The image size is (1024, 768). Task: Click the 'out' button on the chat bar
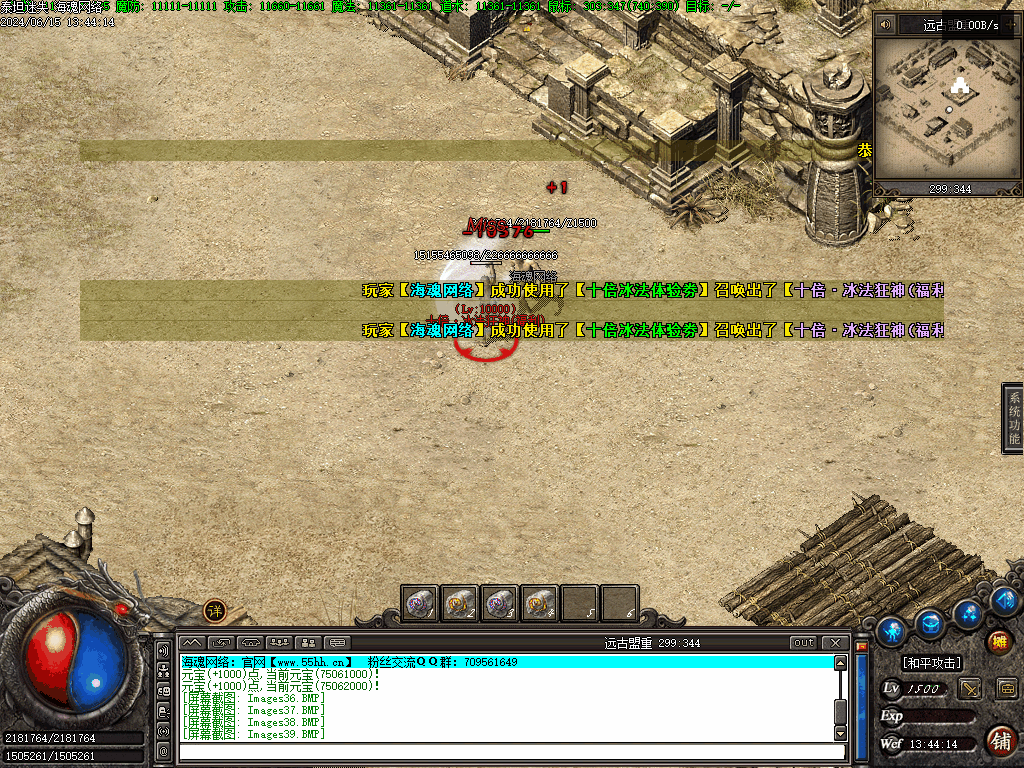point(803,643)
